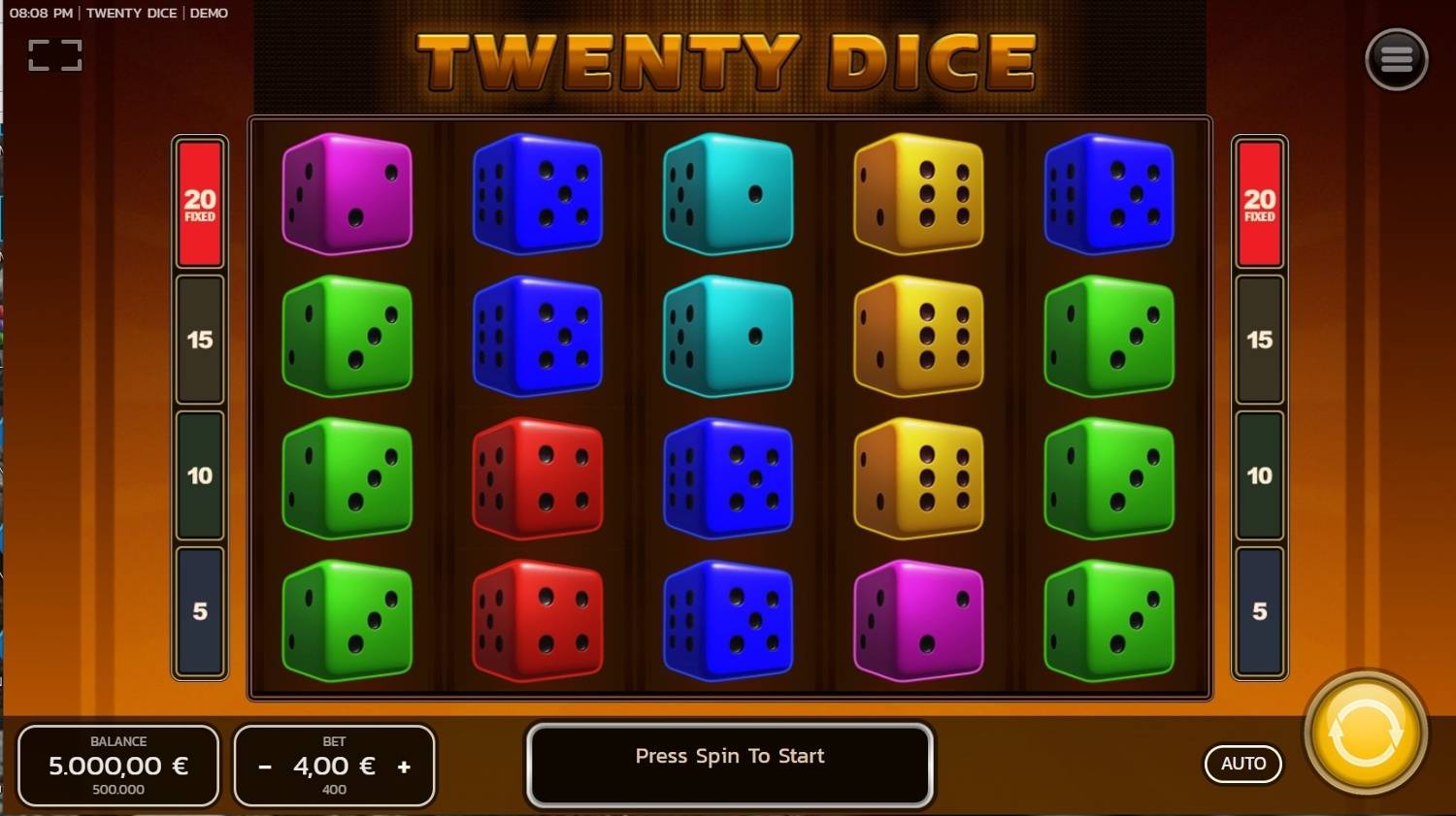Click the purple dice in the top-left corner
1456x816 pixels.
pos(347,195)
